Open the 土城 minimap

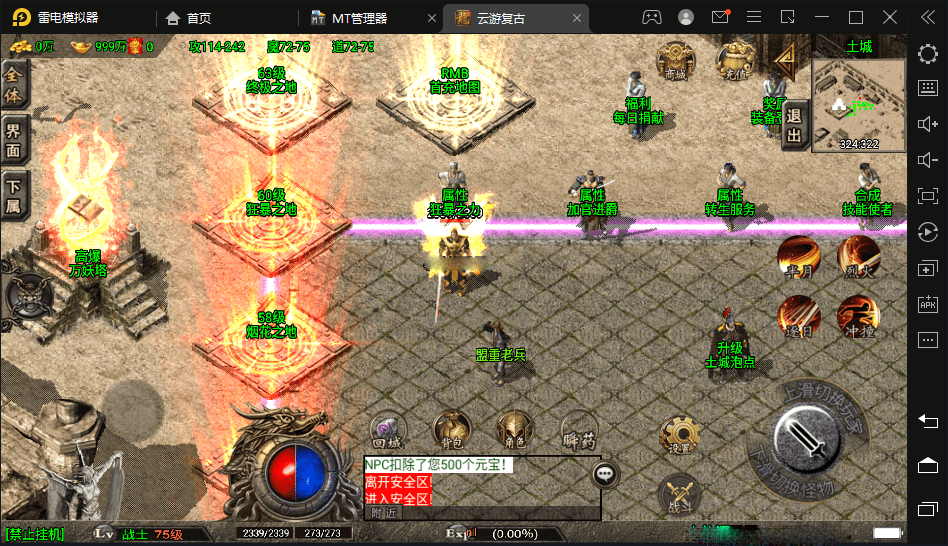click(x=859, y=104)
